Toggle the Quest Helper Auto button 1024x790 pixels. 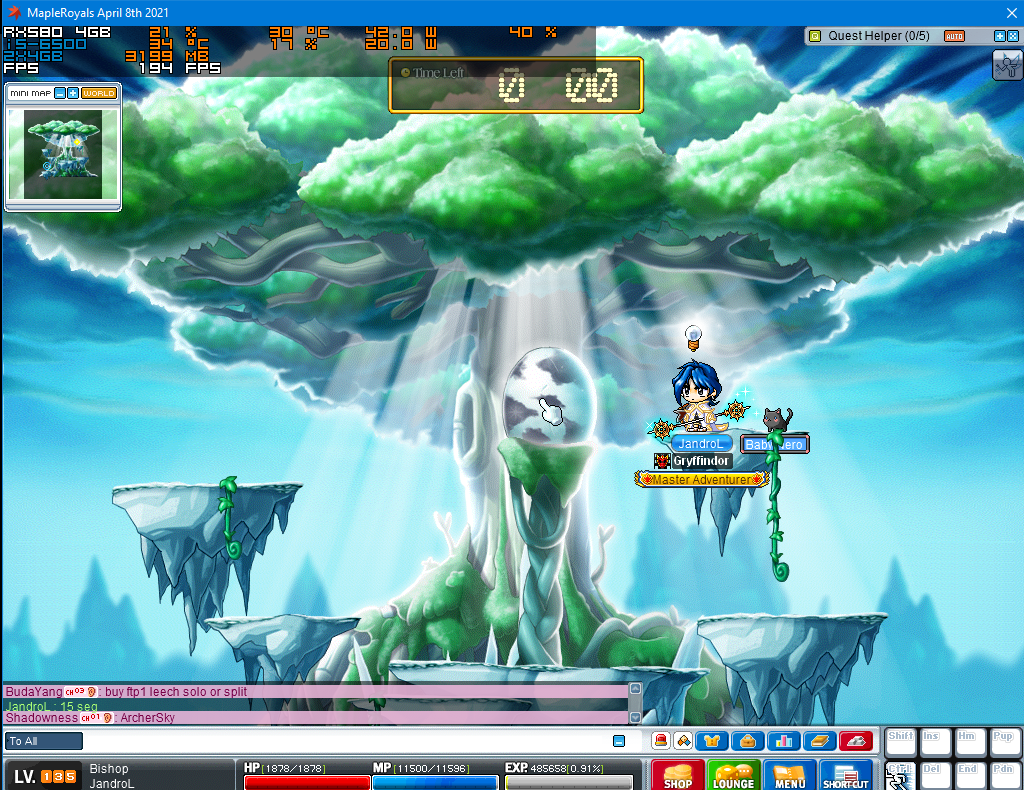(954, 36)
